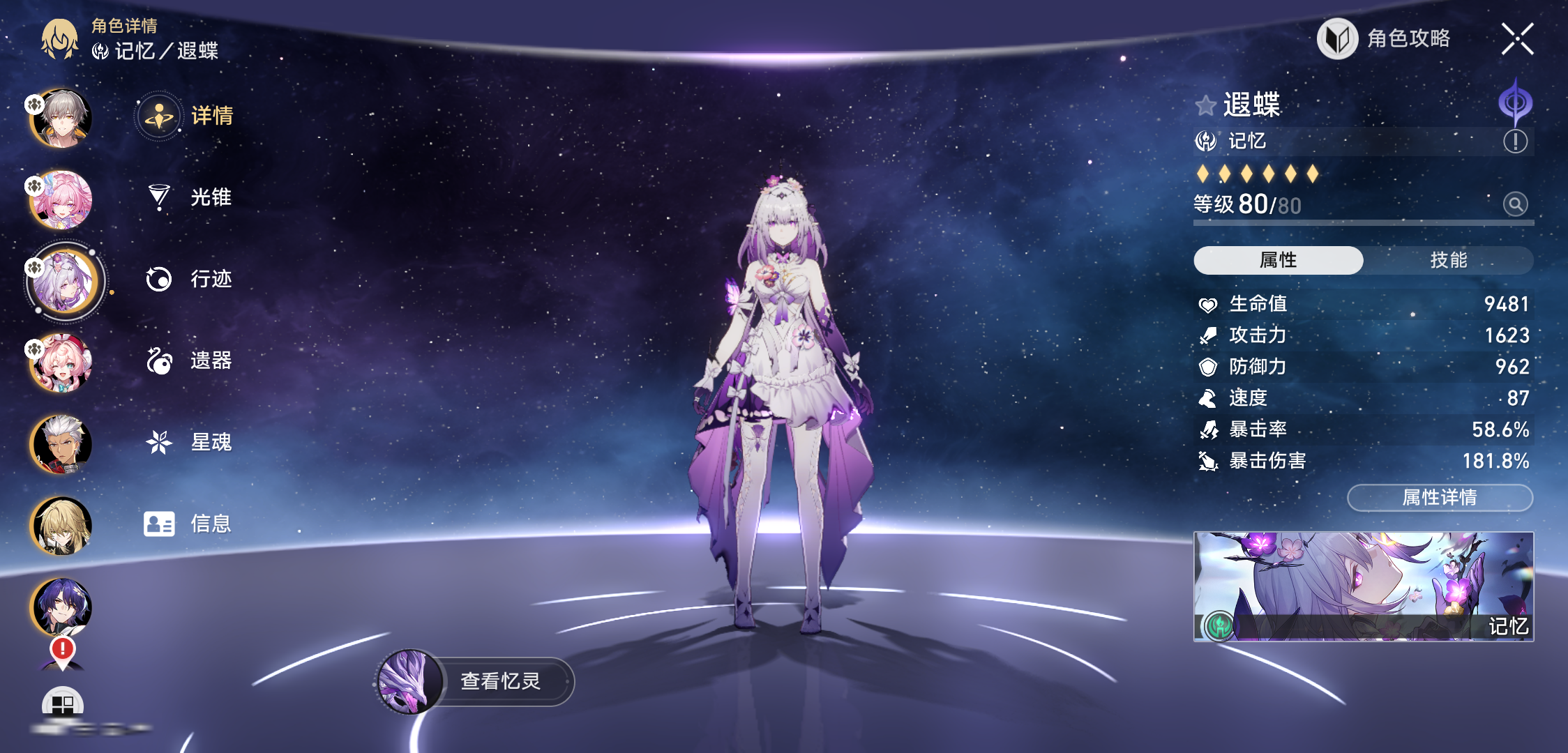Open the 记忆 light cone thumbnail
This screenshot has width=1568, height=753.
point(1363,586)
